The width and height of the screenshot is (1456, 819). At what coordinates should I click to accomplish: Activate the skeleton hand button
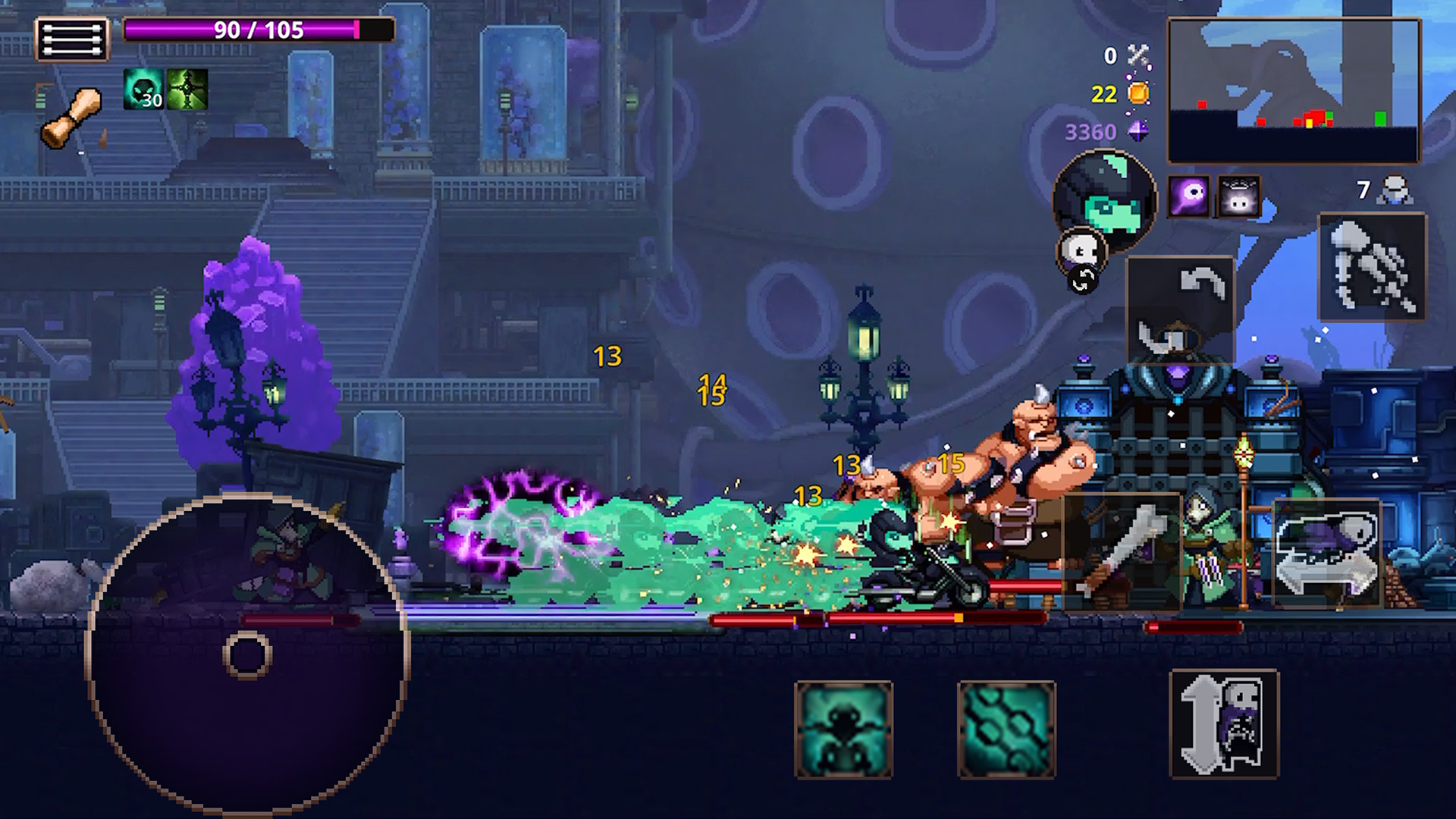click(x=1373, y=267)
